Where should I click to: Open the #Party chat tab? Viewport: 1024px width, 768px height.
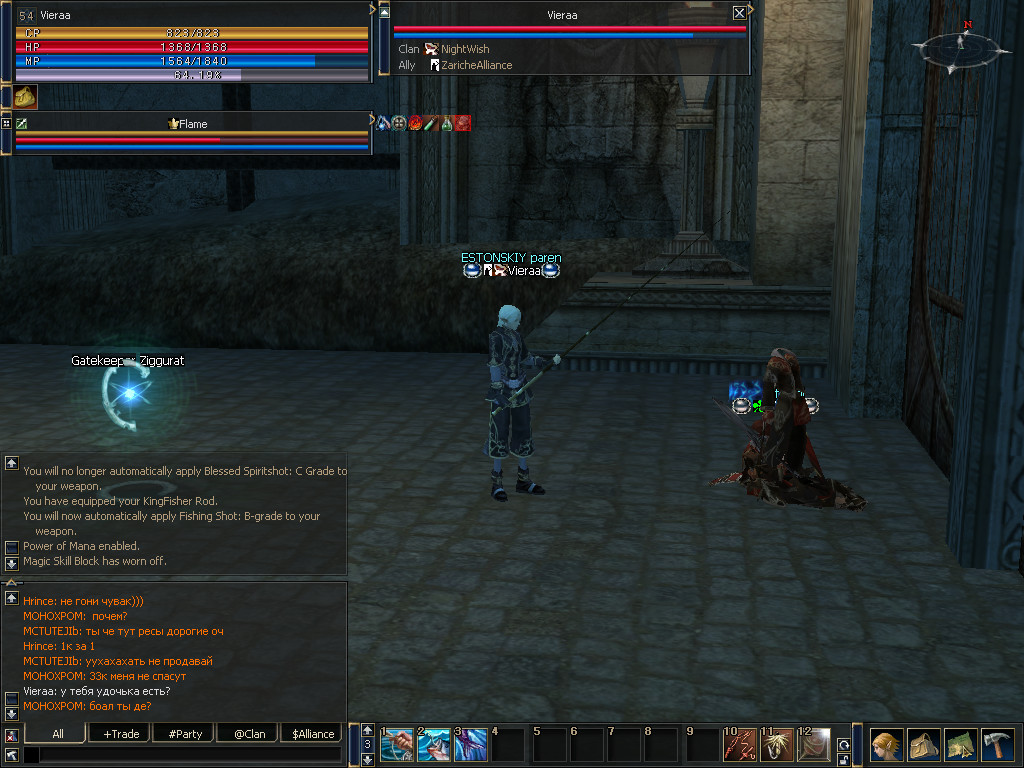185,733
